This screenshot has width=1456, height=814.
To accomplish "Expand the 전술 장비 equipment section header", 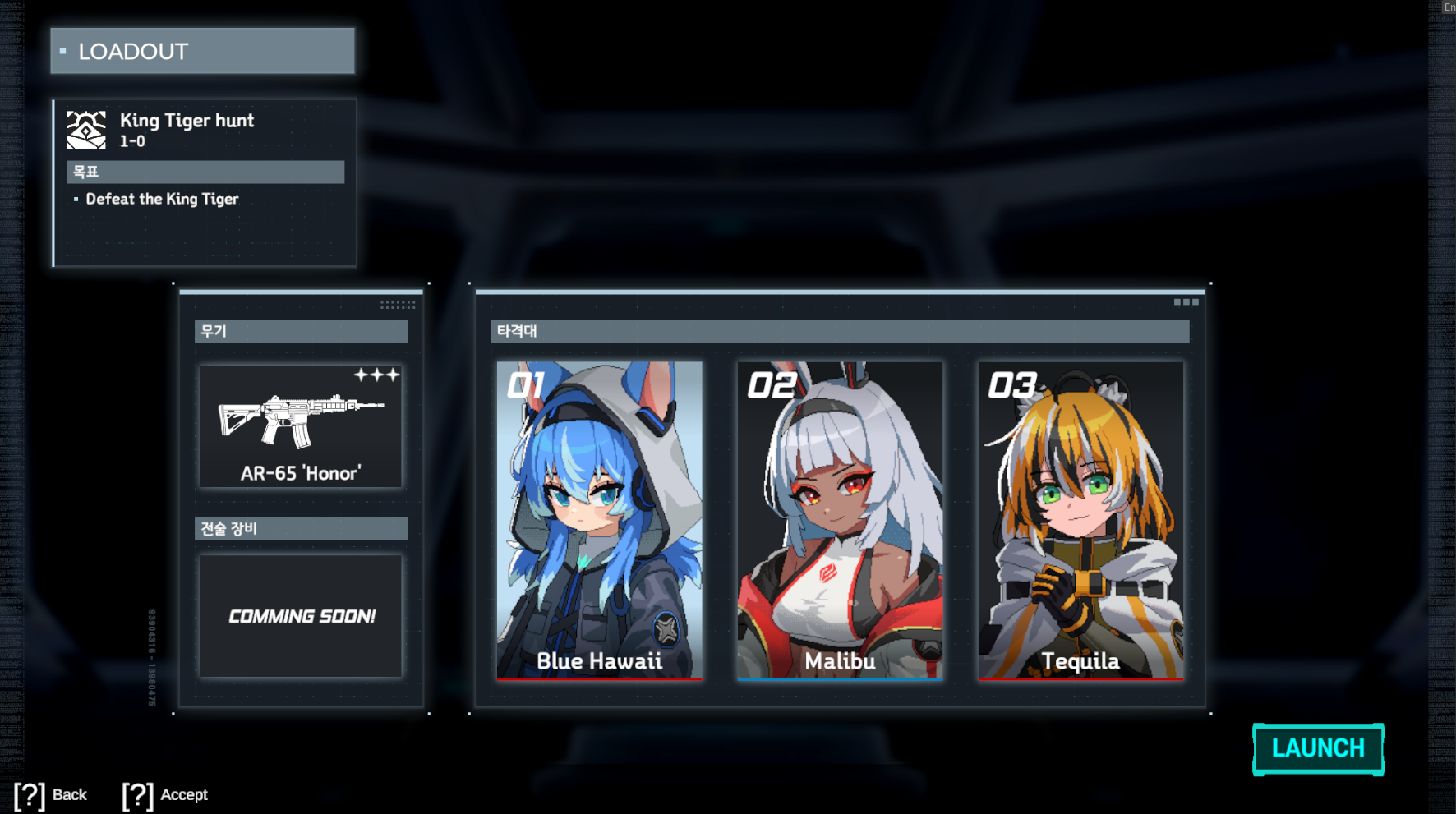I will 301,528.
